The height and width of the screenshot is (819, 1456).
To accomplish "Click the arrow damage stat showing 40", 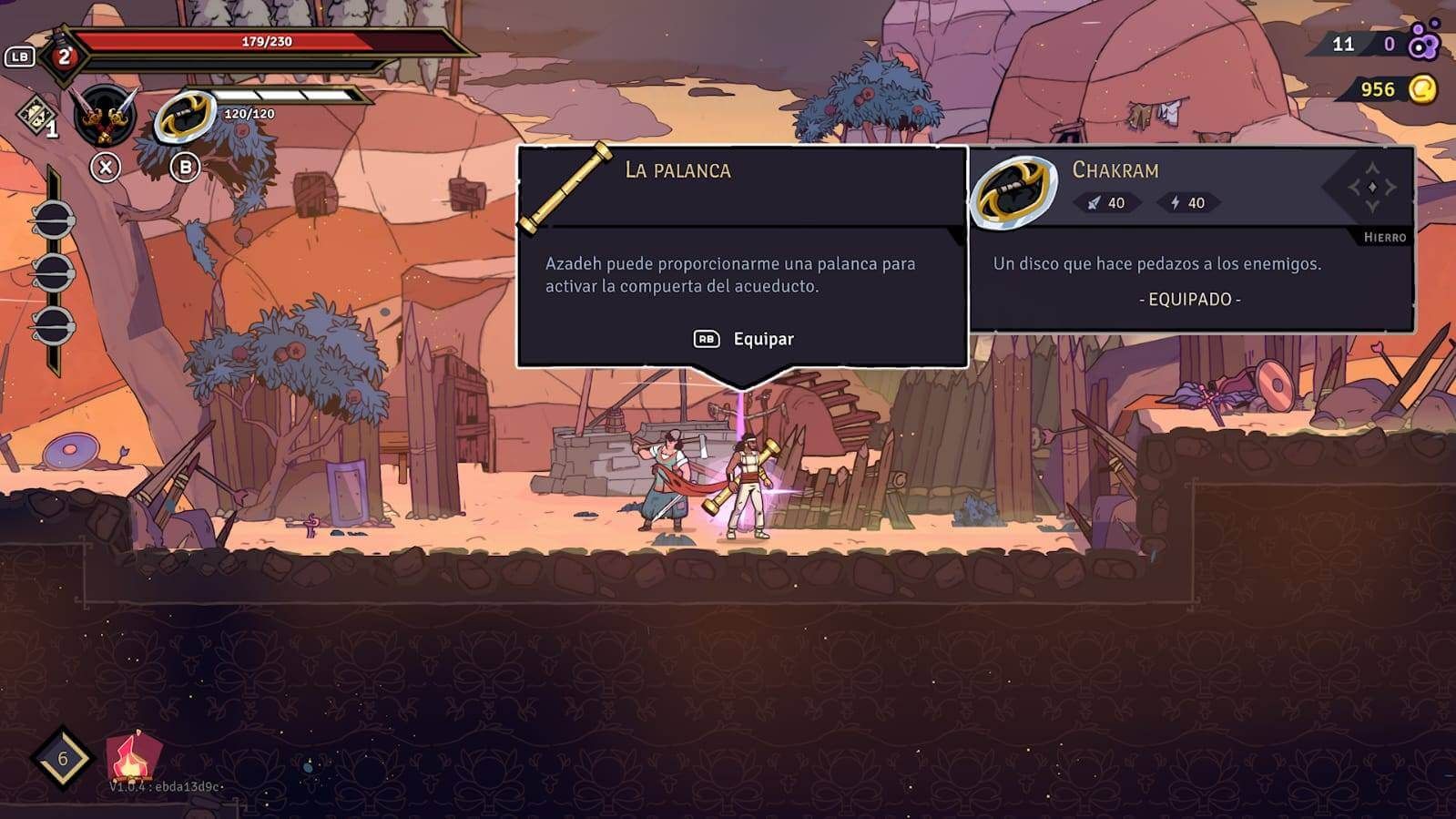I will point(1108,204).
